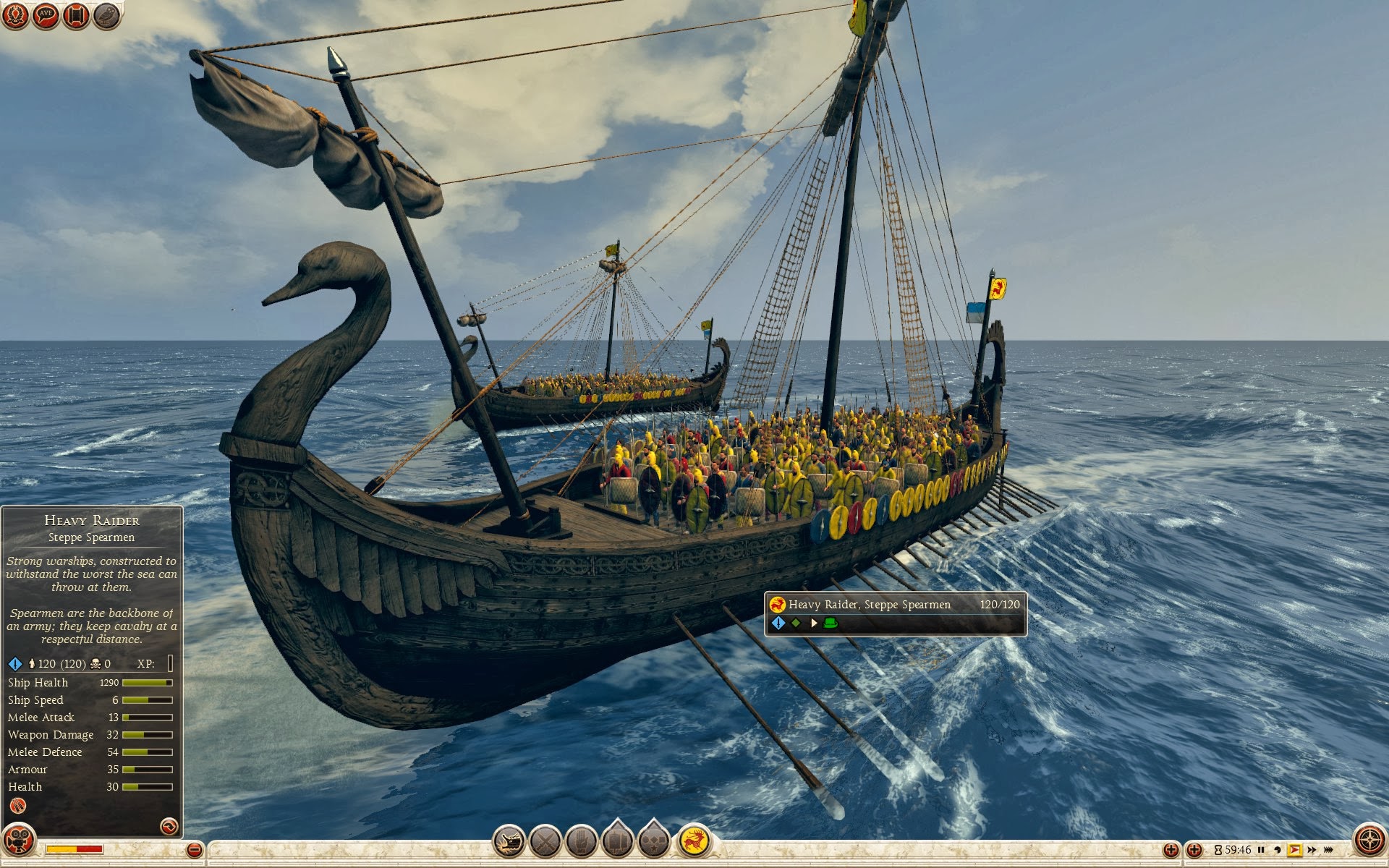The width and height of the screenshot is (1389, 868).
Task: Open the AVE speech bubble chat
Action: [x=46, y=15]
